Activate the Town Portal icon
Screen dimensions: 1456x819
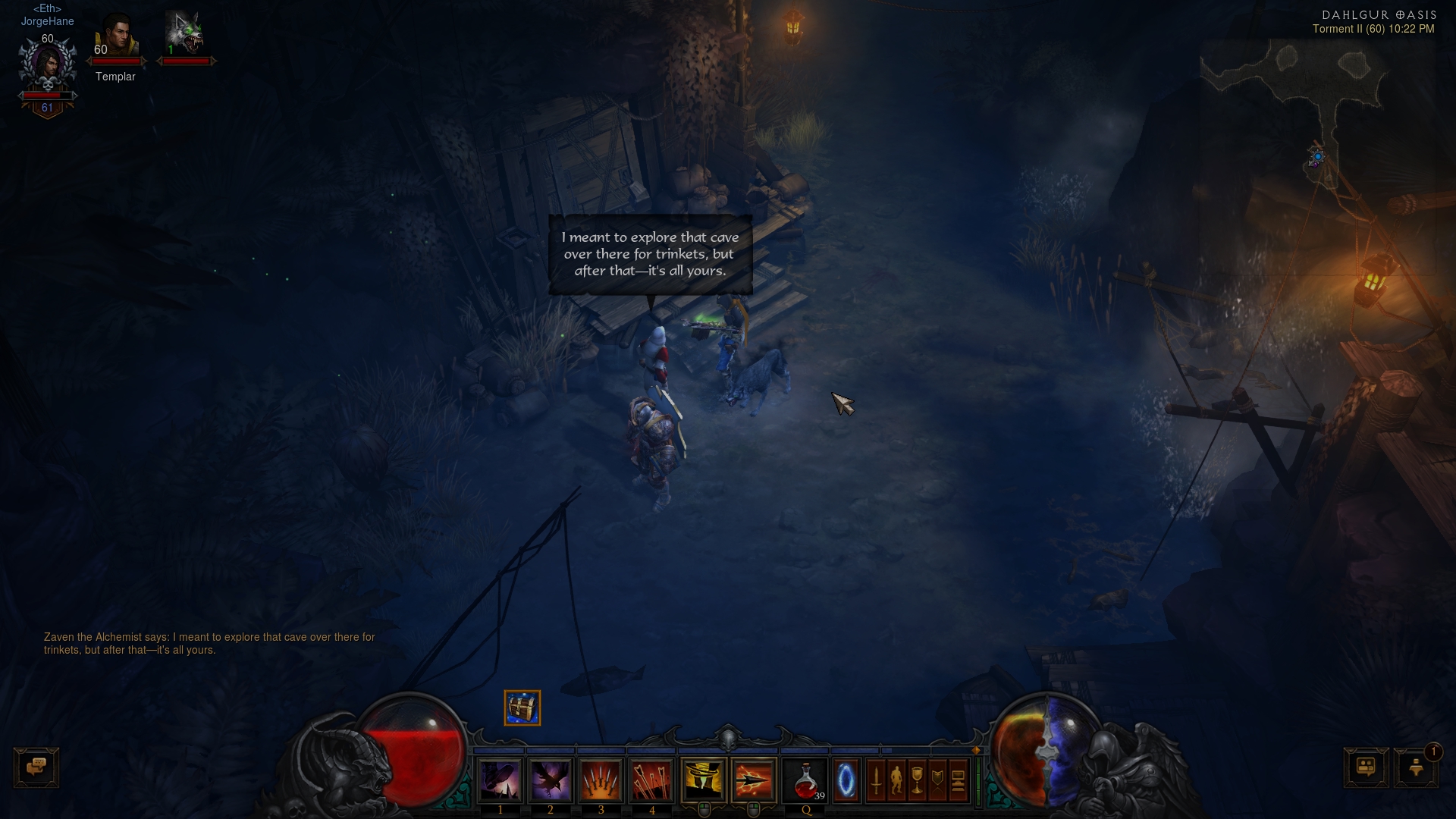(x=846, y=780)
